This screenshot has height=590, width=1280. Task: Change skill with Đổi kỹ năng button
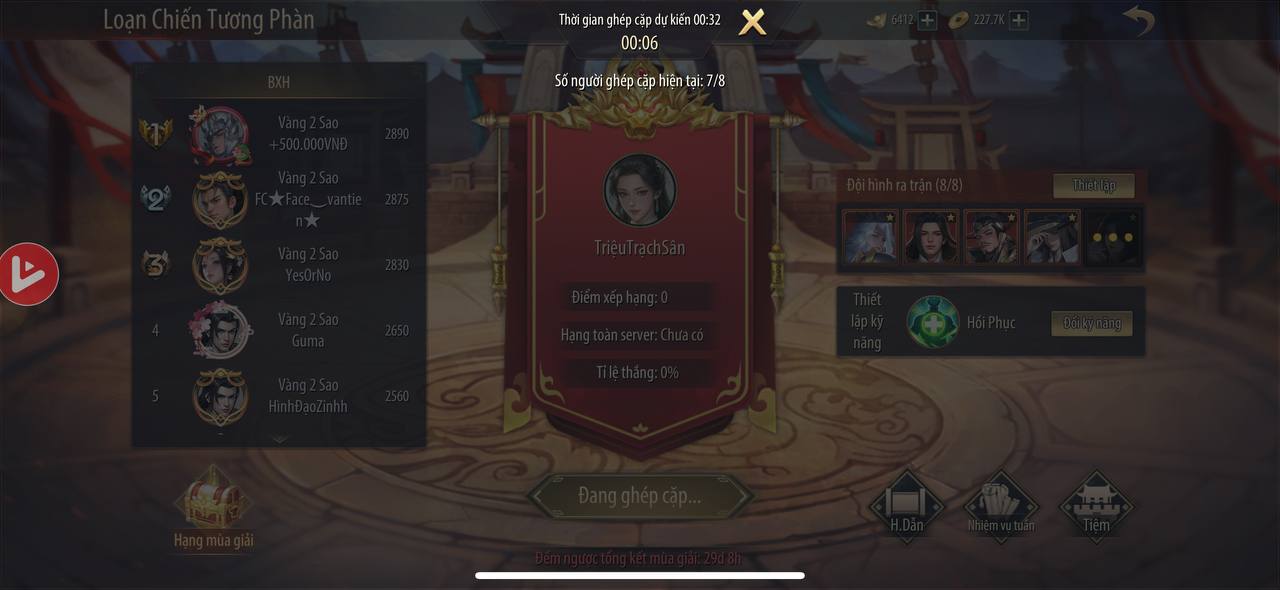pos(1091,323)
